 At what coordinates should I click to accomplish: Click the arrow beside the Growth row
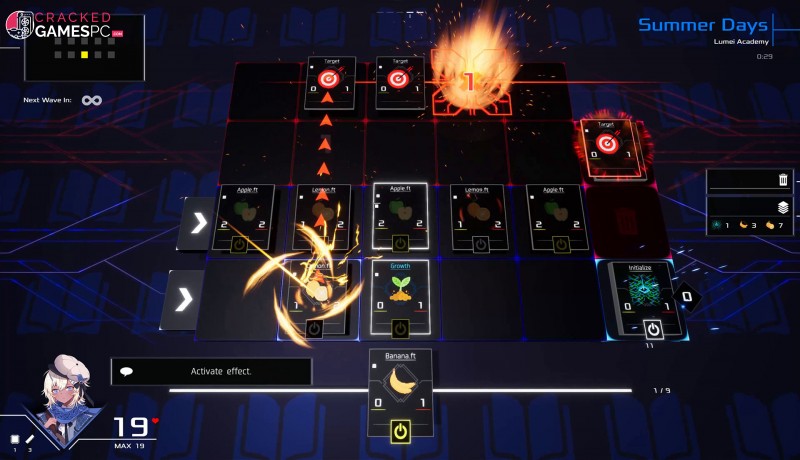coord(182,298)
